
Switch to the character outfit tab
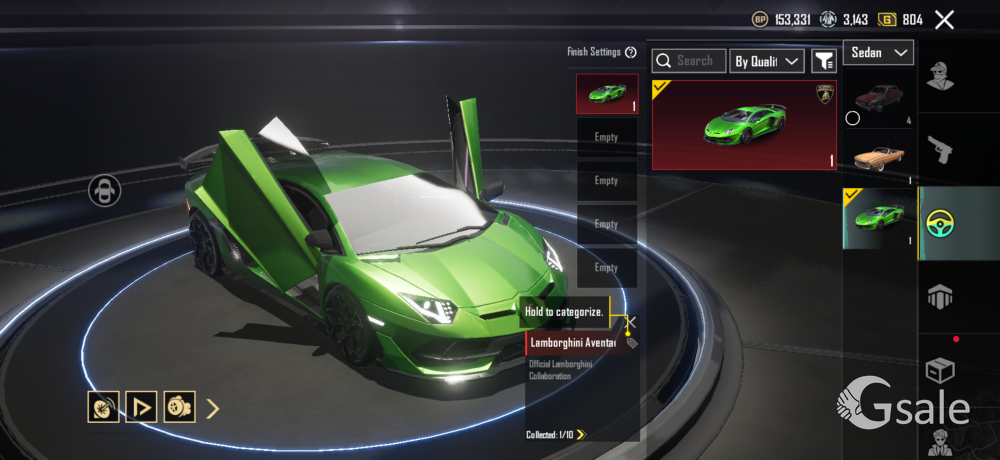940,76
